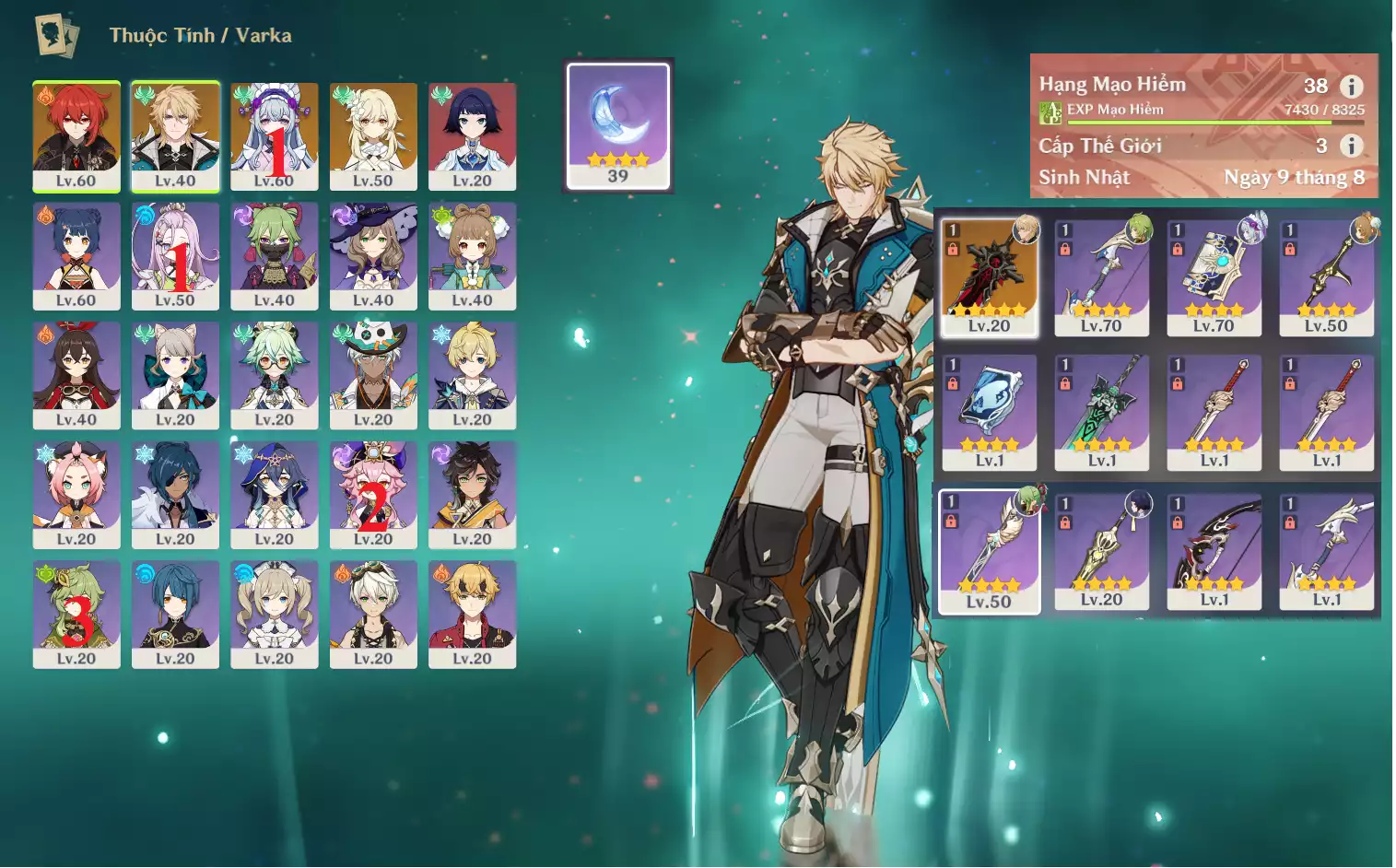Show info for Cấp Thế Giới level
The width and height of the screenshot is (1396, 868).
[x=1351, y=146]
